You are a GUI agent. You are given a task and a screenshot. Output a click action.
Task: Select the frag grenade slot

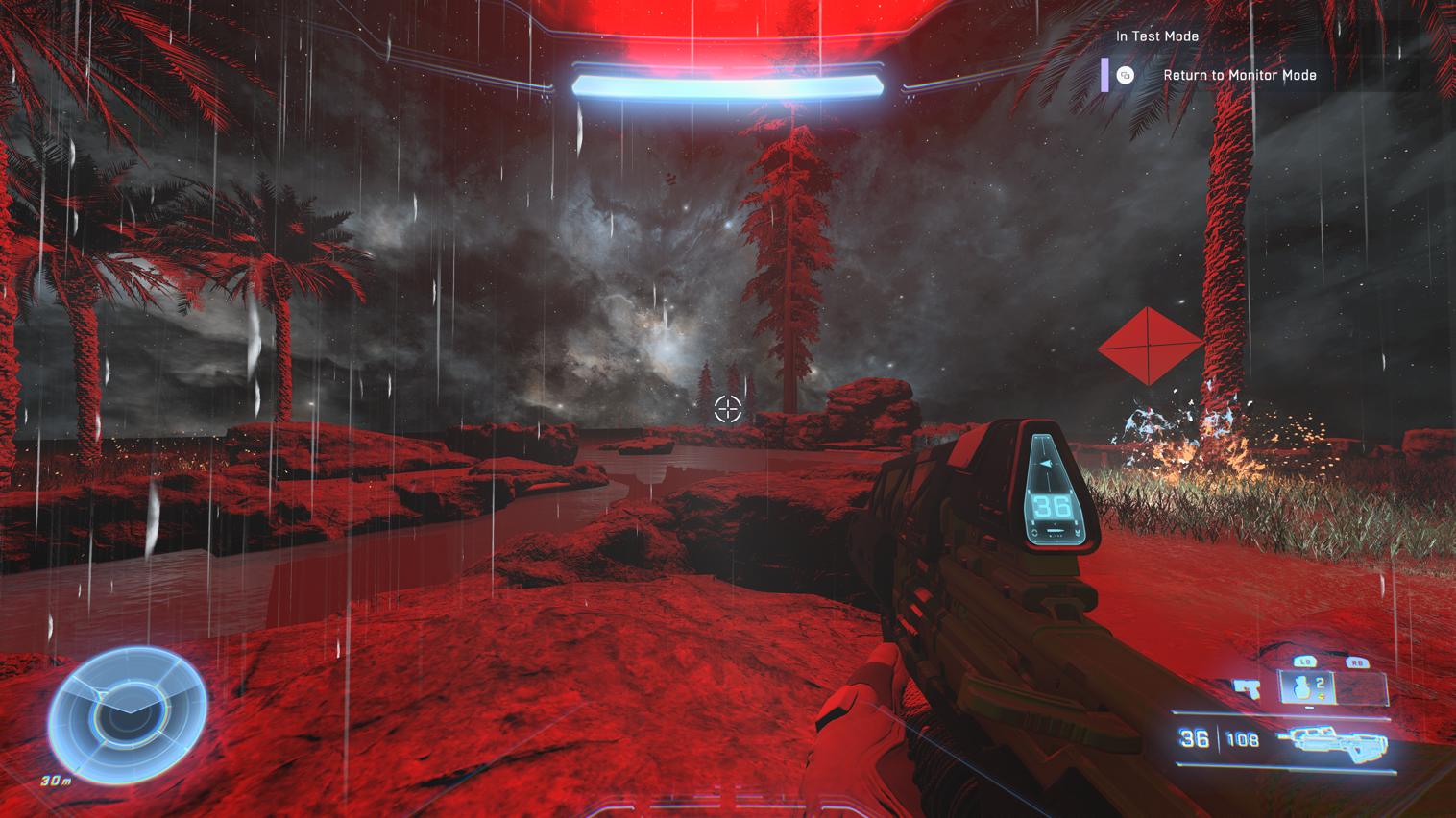pos(1305,687)
